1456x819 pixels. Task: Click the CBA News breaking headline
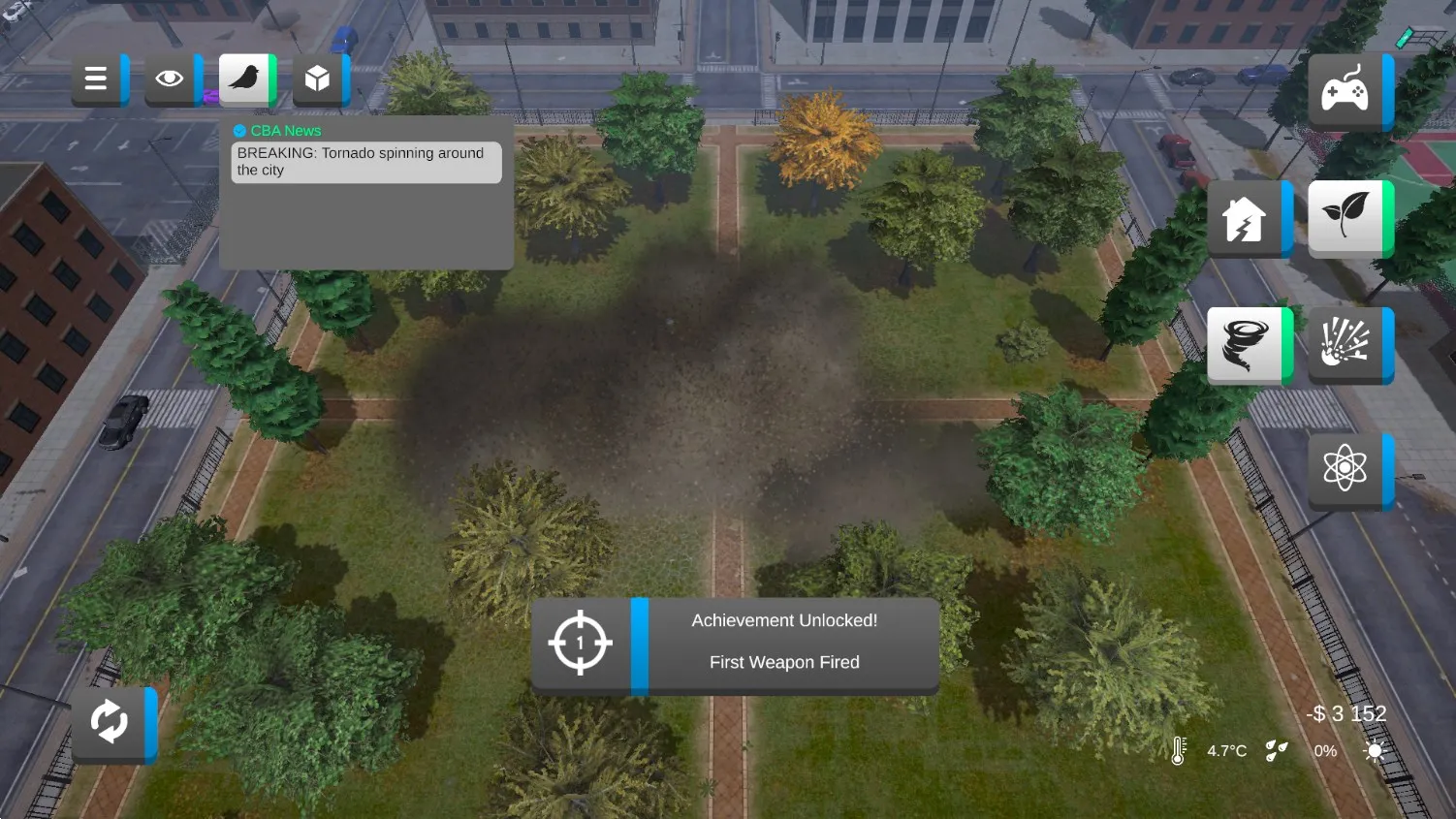click(x=365, y=162)
